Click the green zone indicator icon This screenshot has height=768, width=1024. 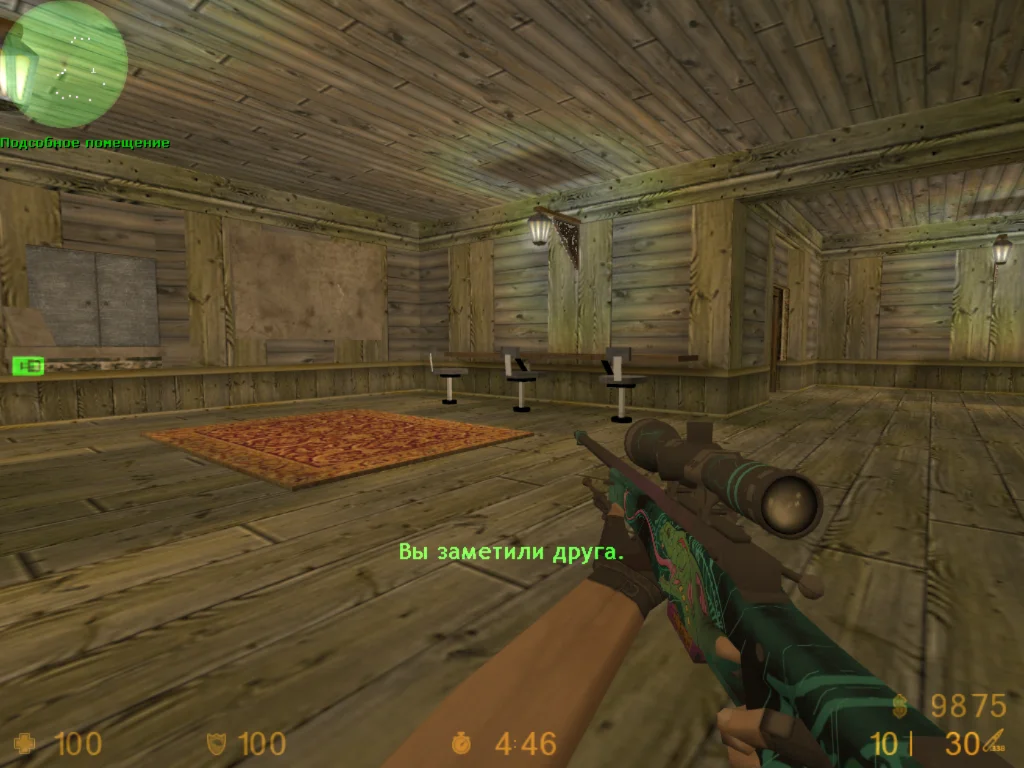28,366
